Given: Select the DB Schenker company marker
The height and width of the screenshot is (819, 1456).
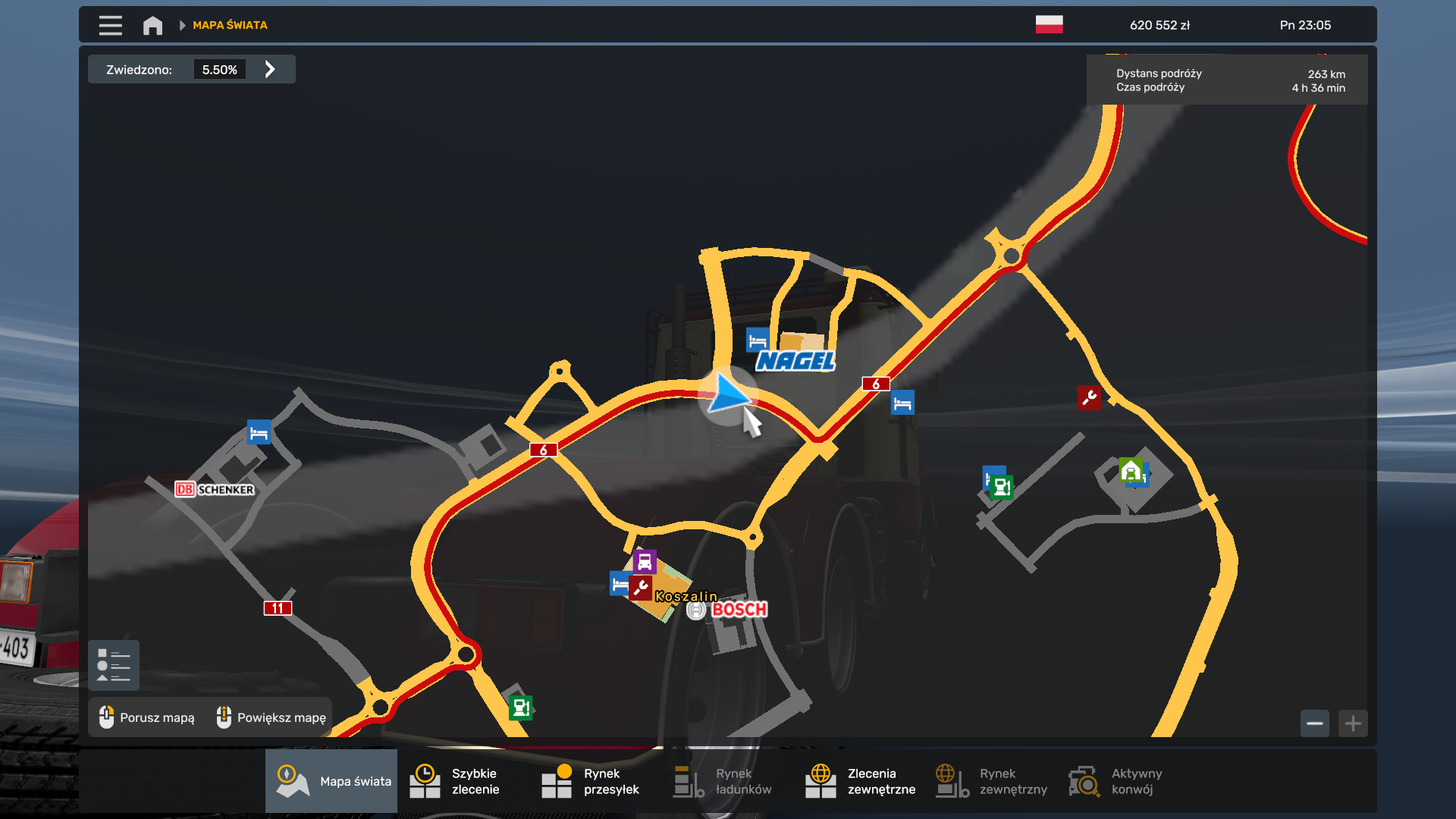Looking at the screenshot, I should click(215, 490).
